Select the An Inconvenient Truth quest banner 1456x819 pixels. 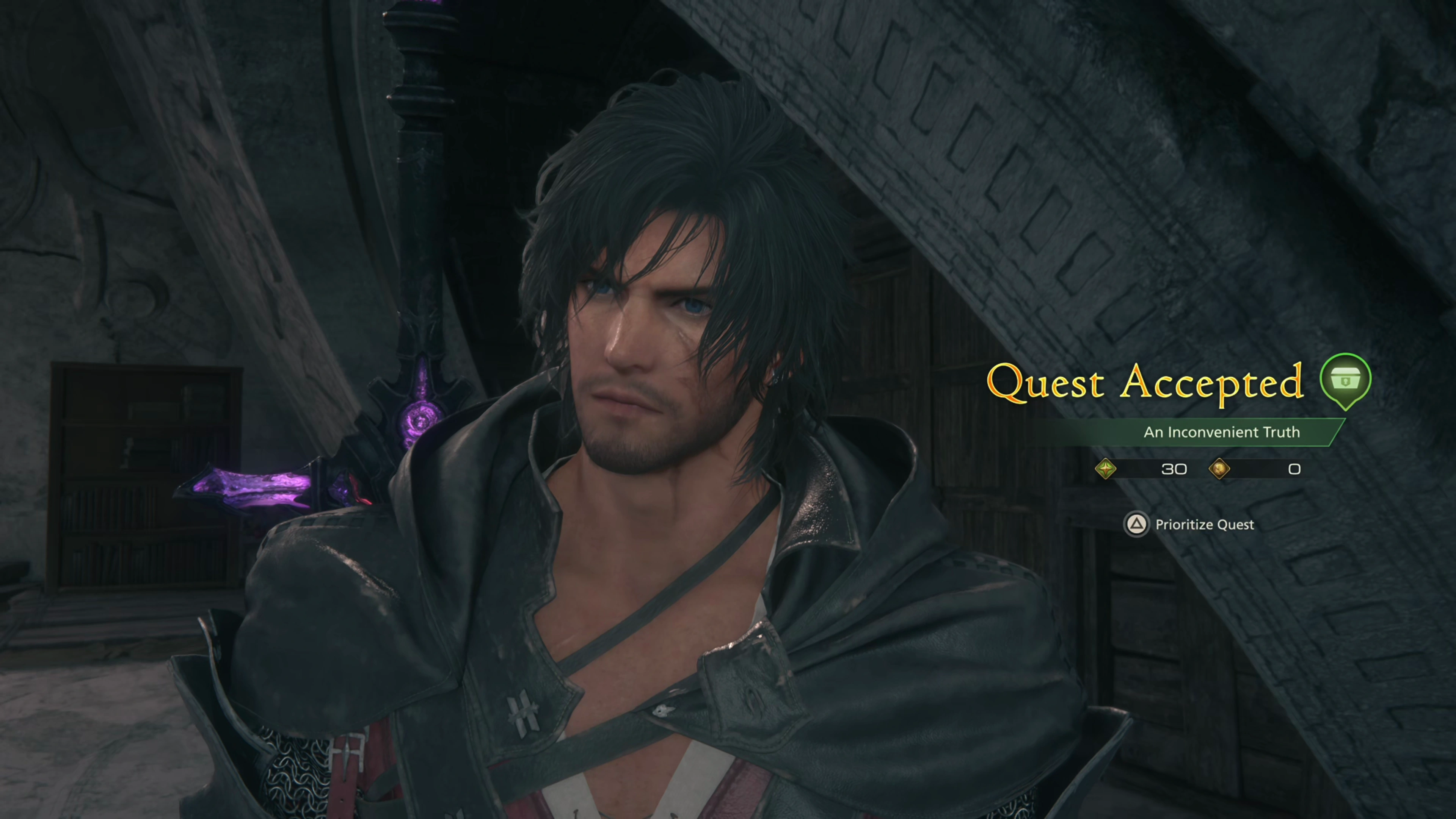[x=1221, y=432]
